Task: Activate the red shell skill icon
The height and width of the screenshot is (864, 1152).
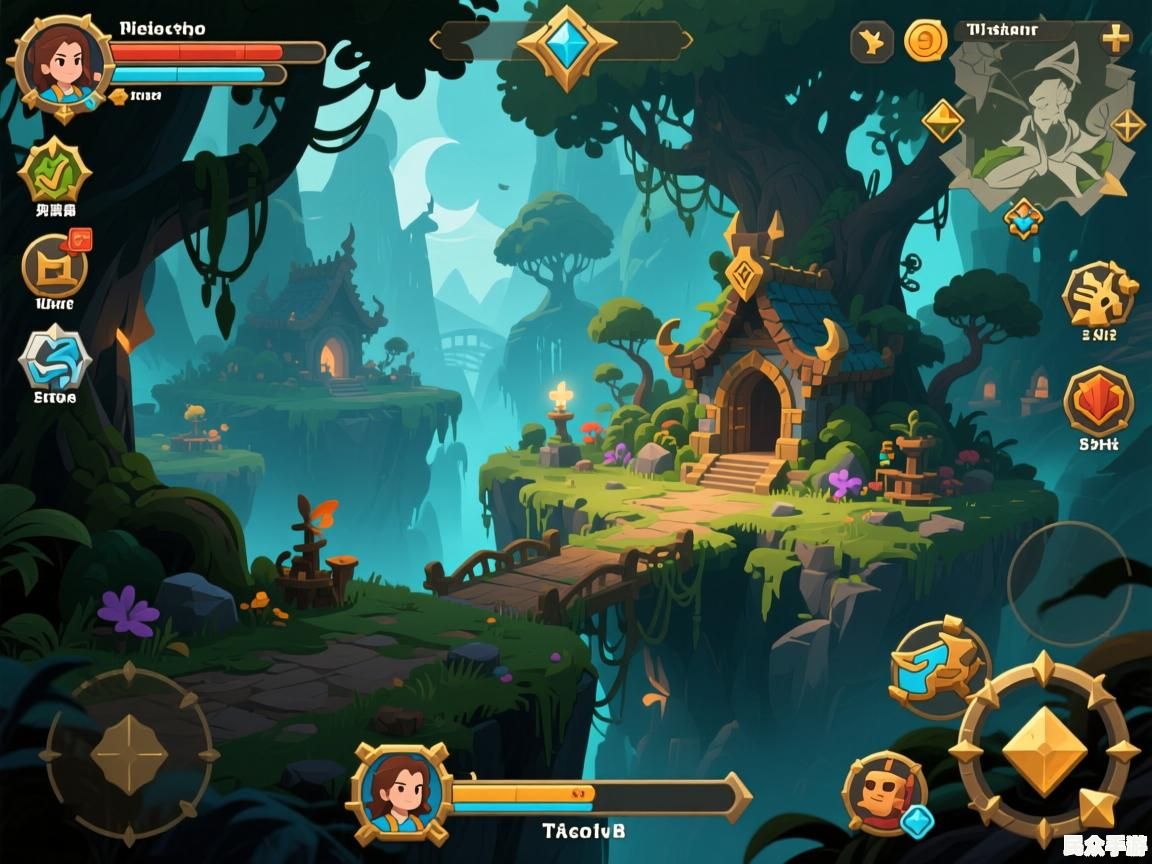Action: 1098,402
